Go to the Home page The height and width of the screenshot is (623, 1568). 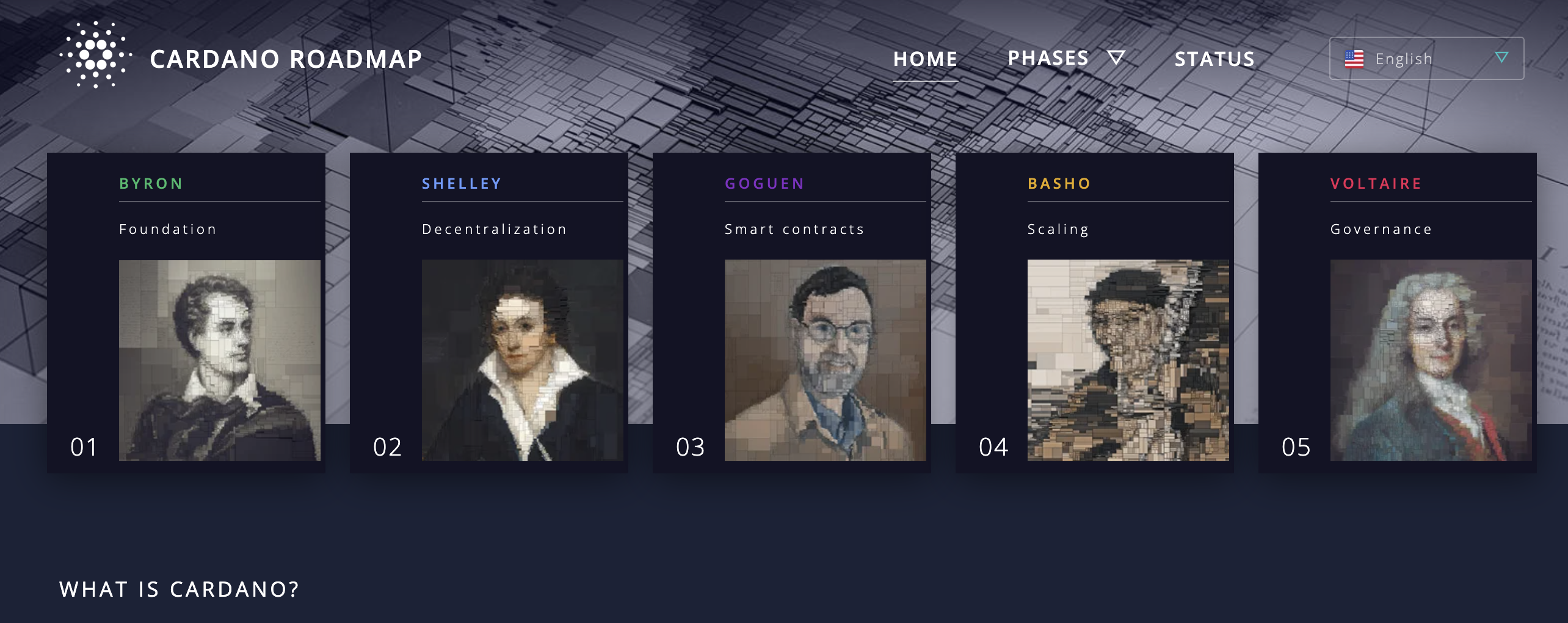925,59
